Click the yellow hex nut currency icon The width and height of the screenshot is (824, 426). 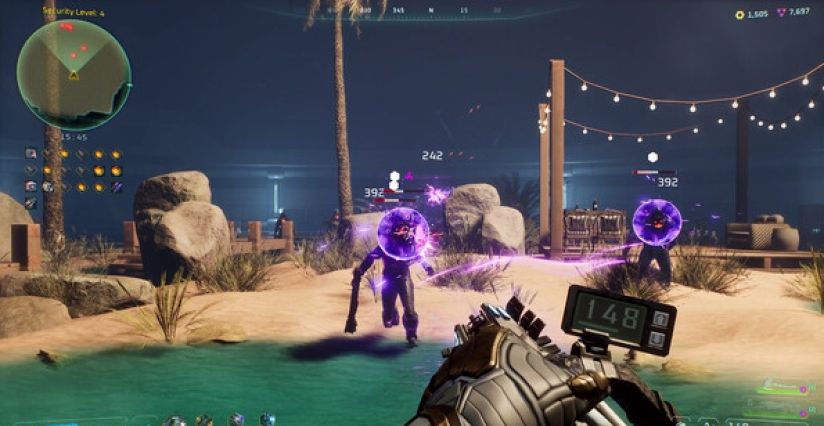739,14
